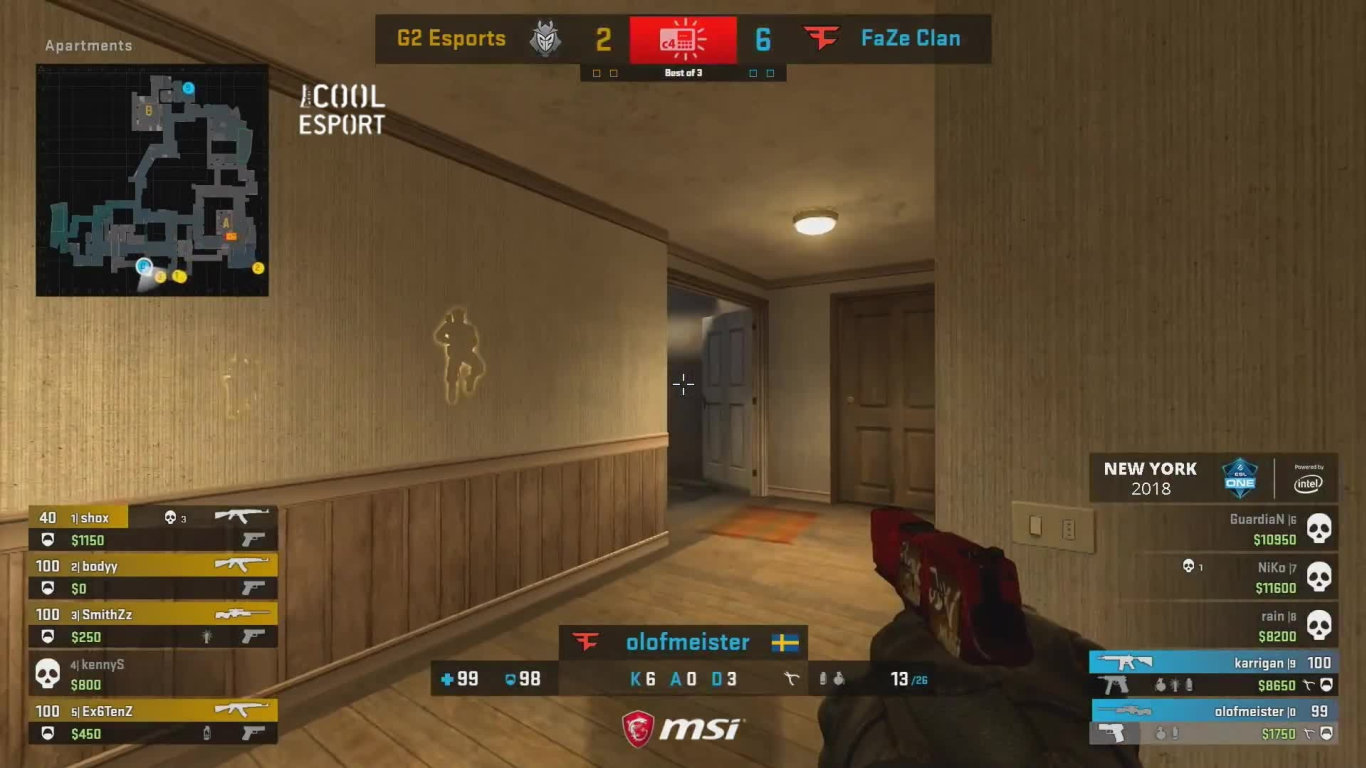Click the Intel logo in the tournament banner
1366x768 pixels.
(x=1308, y=483)
